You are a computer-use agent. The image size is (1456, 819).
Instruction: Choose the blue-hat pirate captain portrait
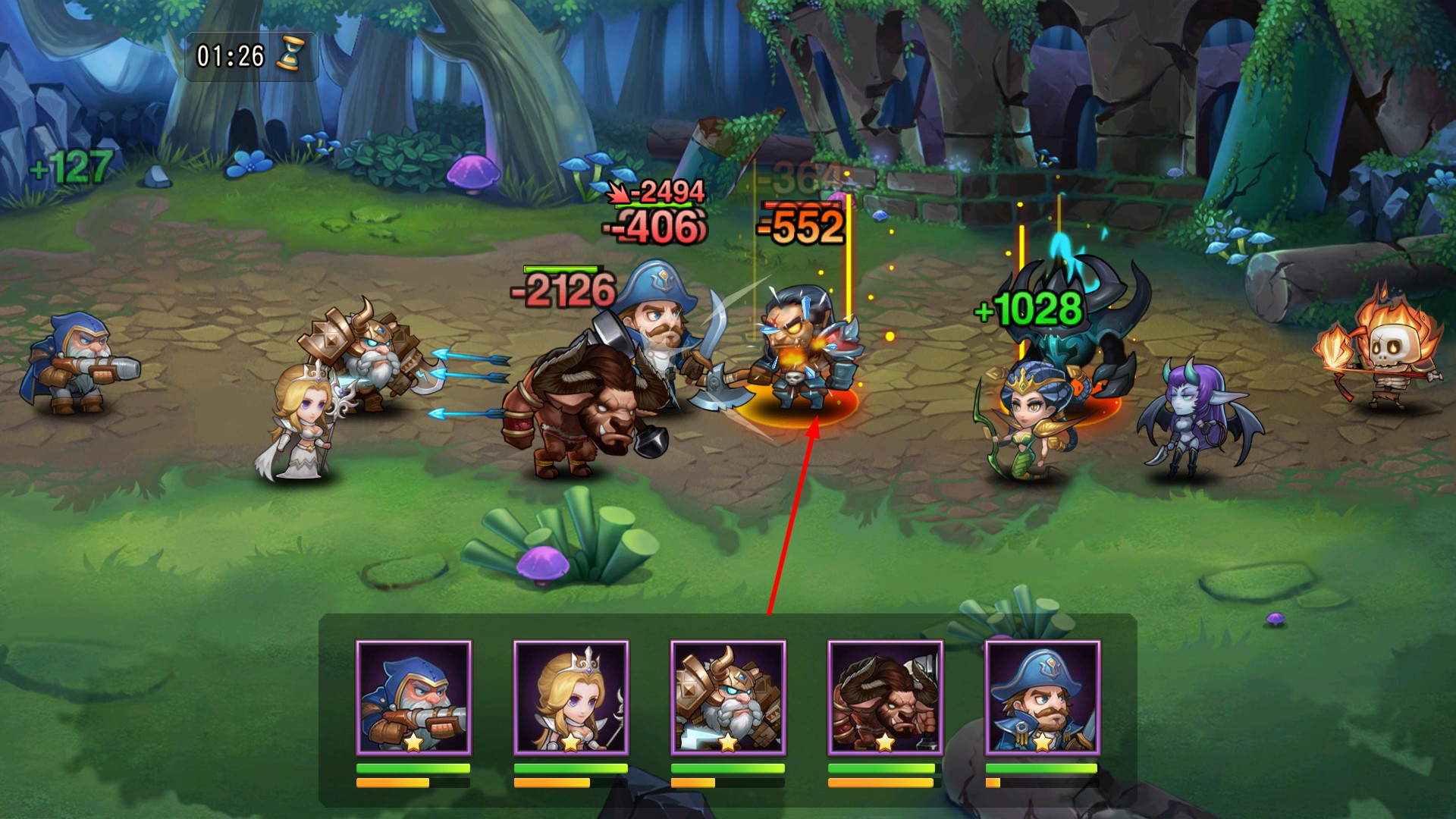[1042, 698]
